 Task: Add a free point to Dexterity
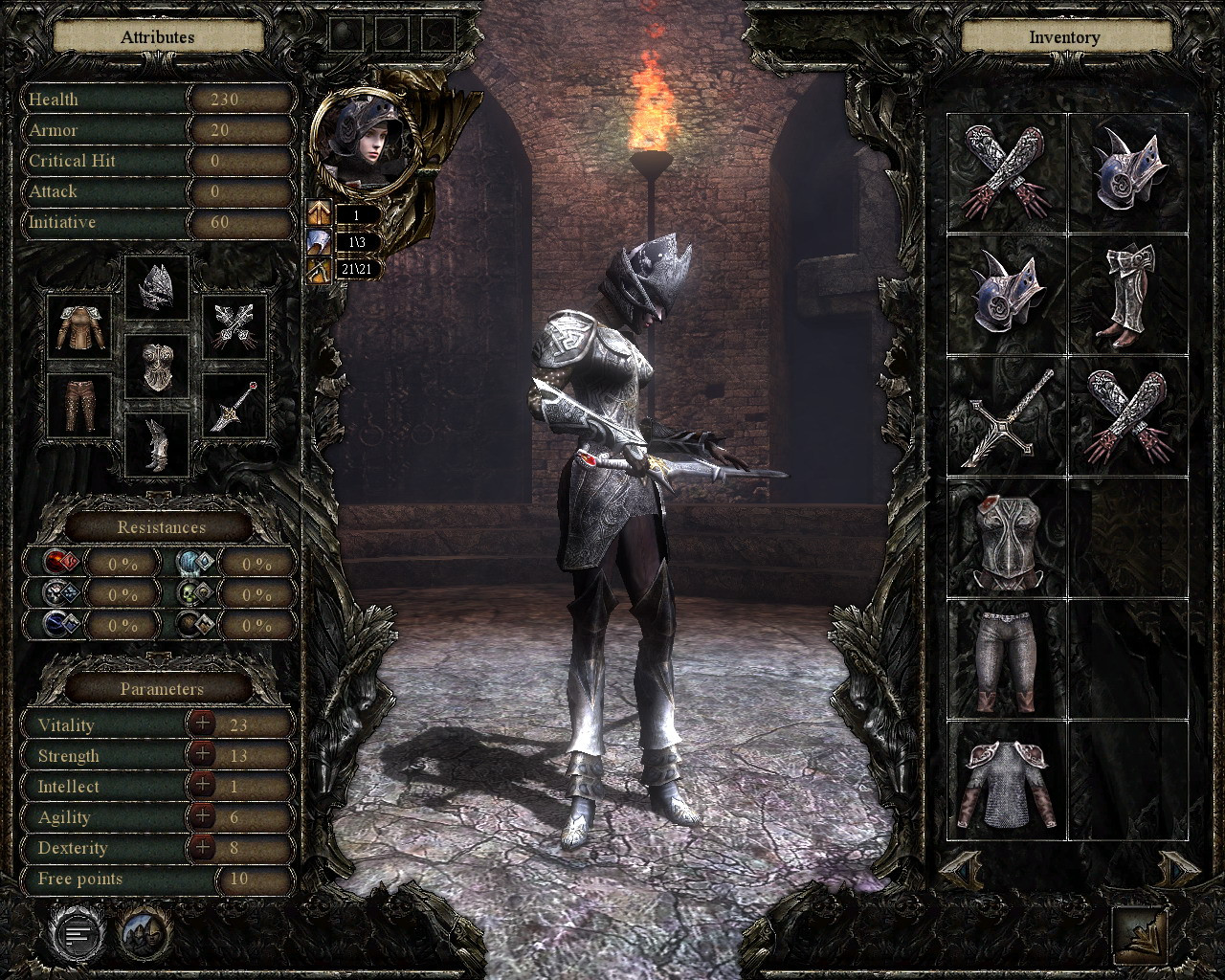pos(202,847)
